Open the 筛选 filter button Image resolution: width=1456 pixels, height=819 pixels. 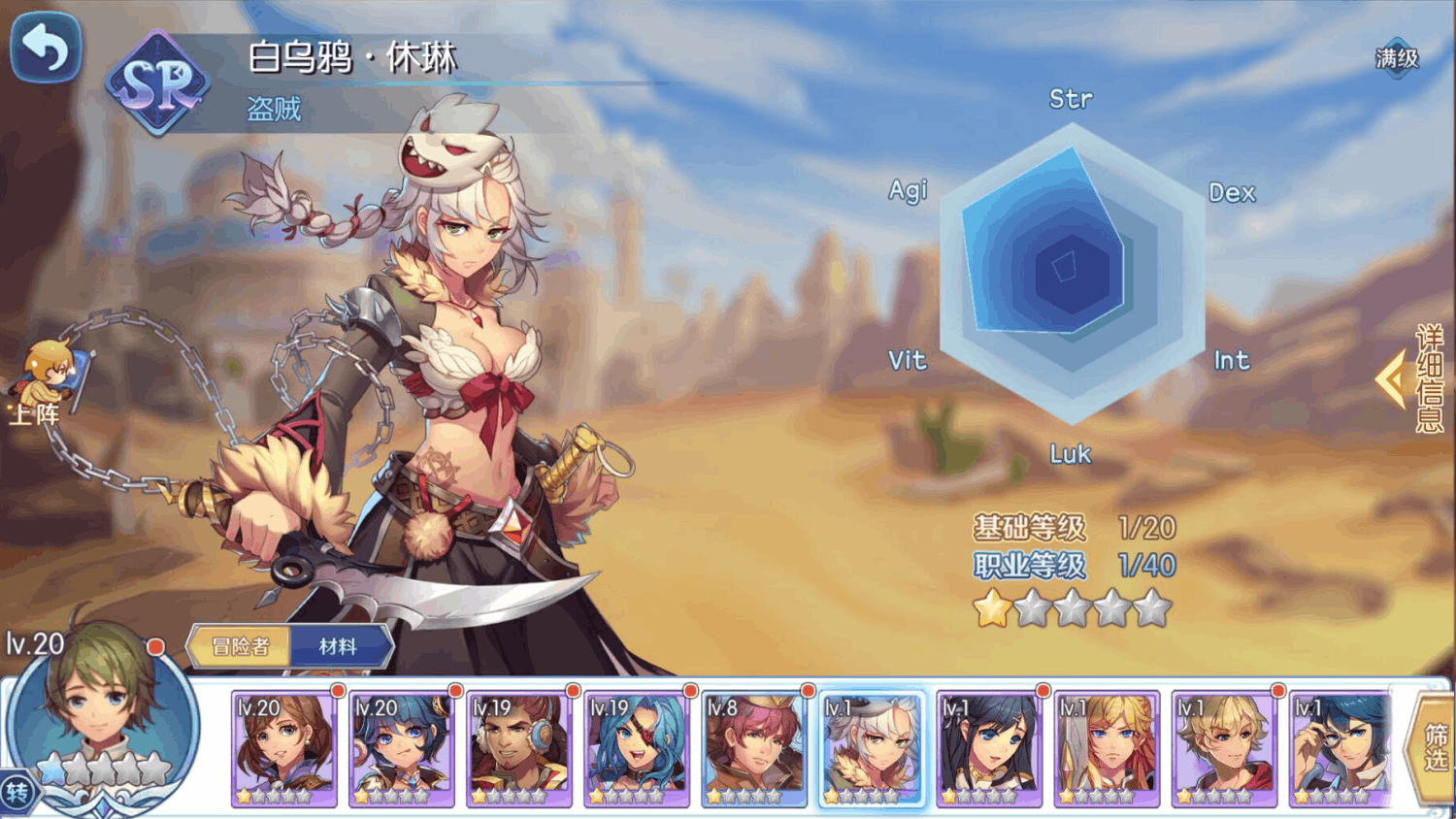[1435, 748]
